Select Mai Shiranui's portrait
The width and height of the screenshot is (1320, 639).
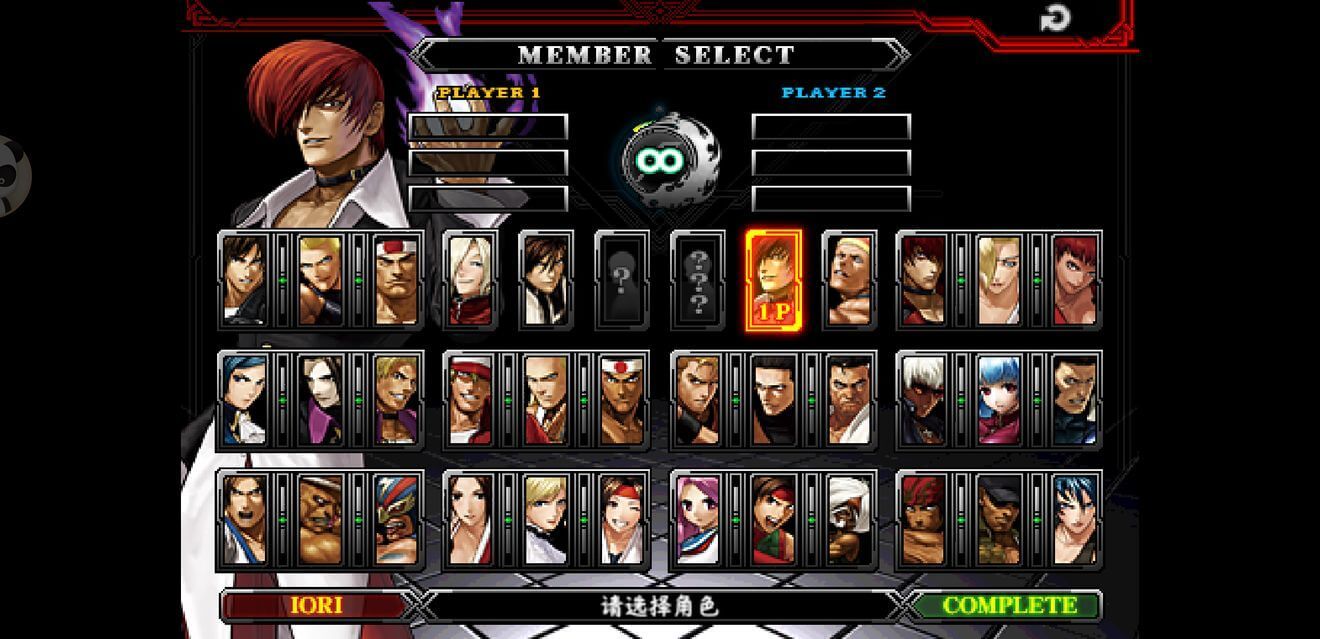point(470,519)
